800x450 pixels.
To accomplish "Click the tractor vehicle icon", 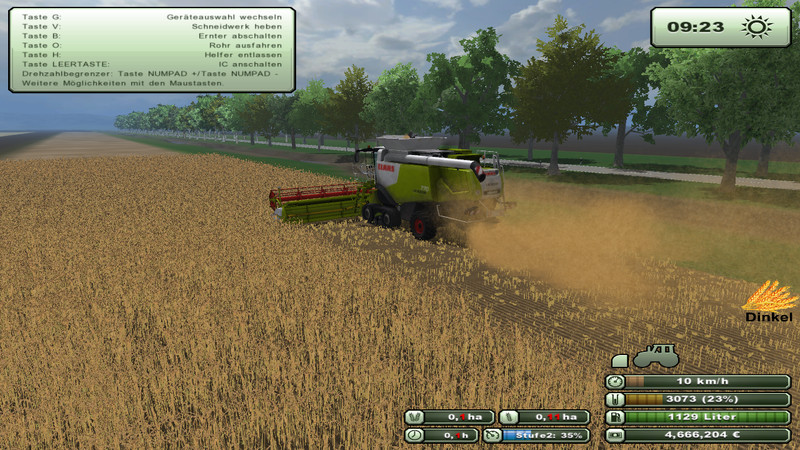I will pos(656,356).
